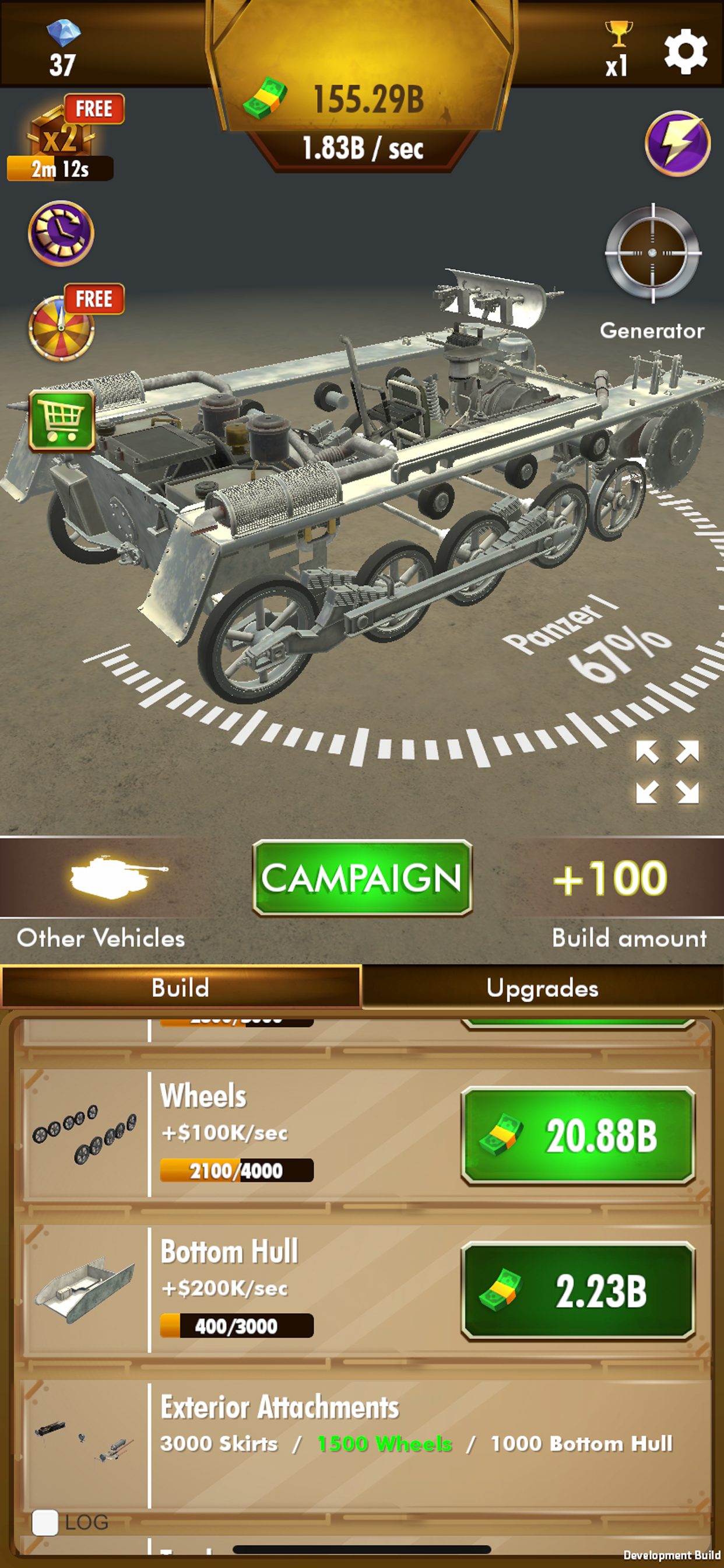Buy Bottom Hull for 2.23B
Viewport: 724px width, 1568px height.
(x=577, y=1290)
